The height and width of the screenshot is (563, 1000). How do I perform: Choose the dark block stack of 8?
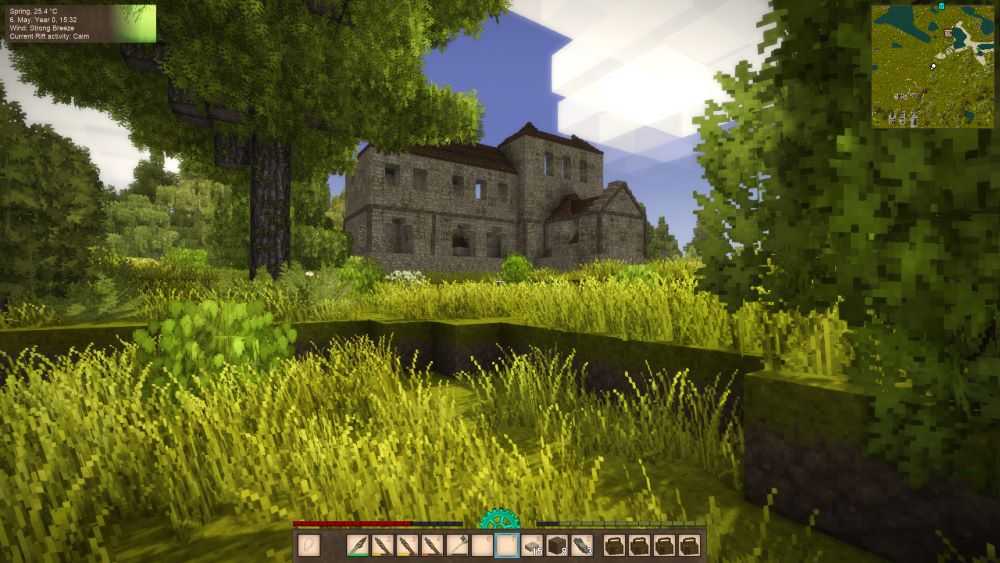click(558, 545)
